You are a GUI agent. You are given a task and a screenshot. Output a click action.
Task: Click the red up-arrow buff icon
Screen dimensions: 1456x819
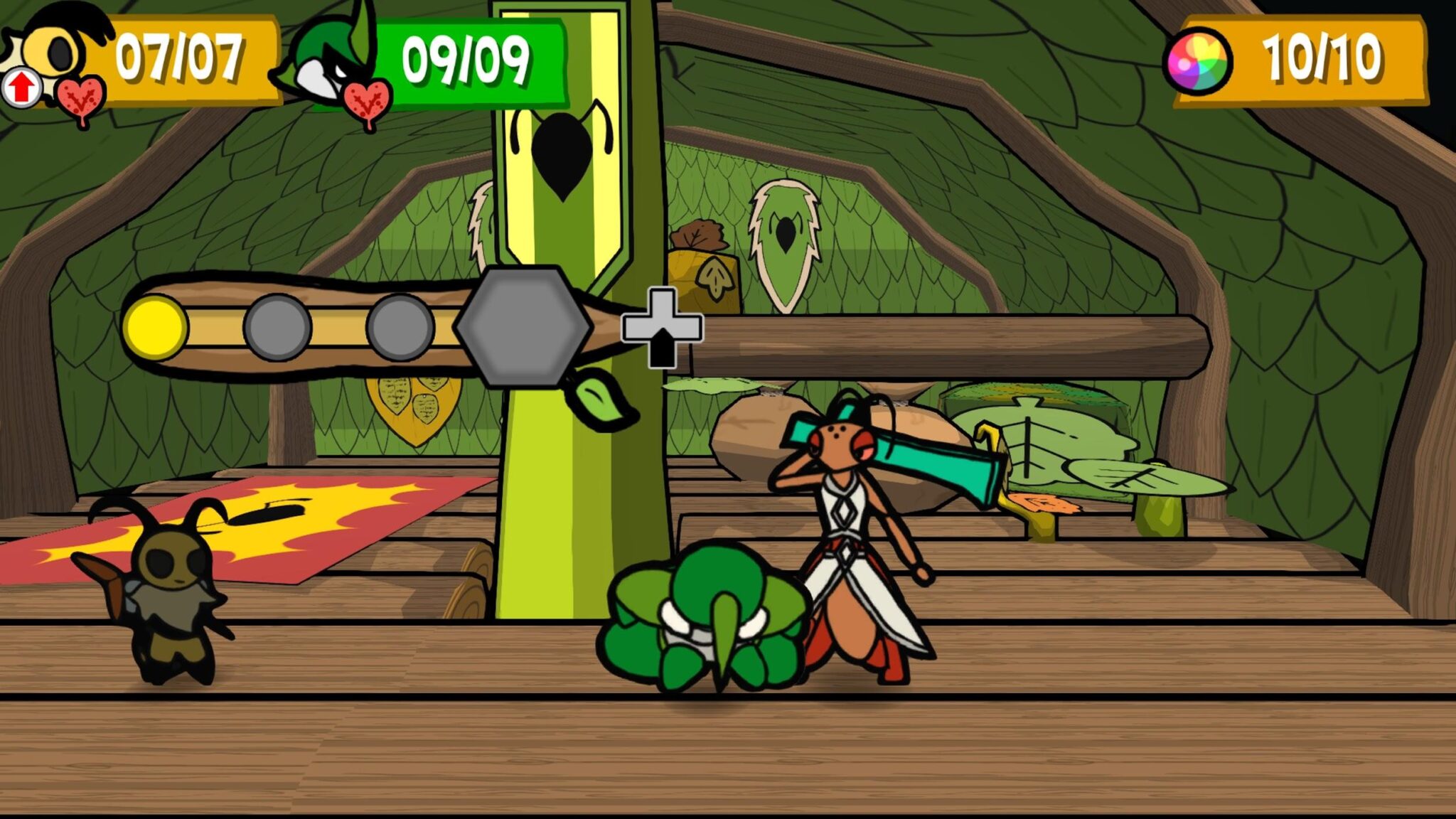pos(21,88)
